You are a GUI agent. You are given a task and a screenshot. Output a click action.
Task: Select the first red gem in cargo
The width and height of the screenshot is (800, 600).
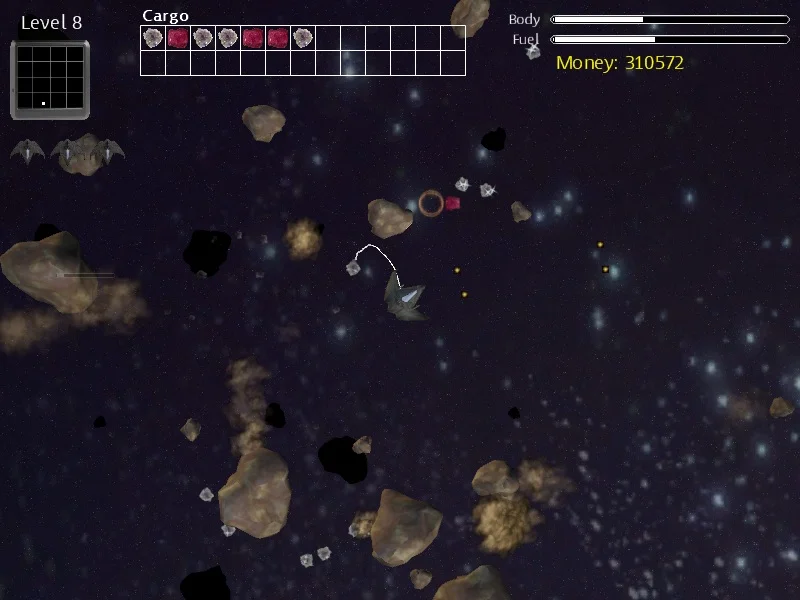point(178,38)
